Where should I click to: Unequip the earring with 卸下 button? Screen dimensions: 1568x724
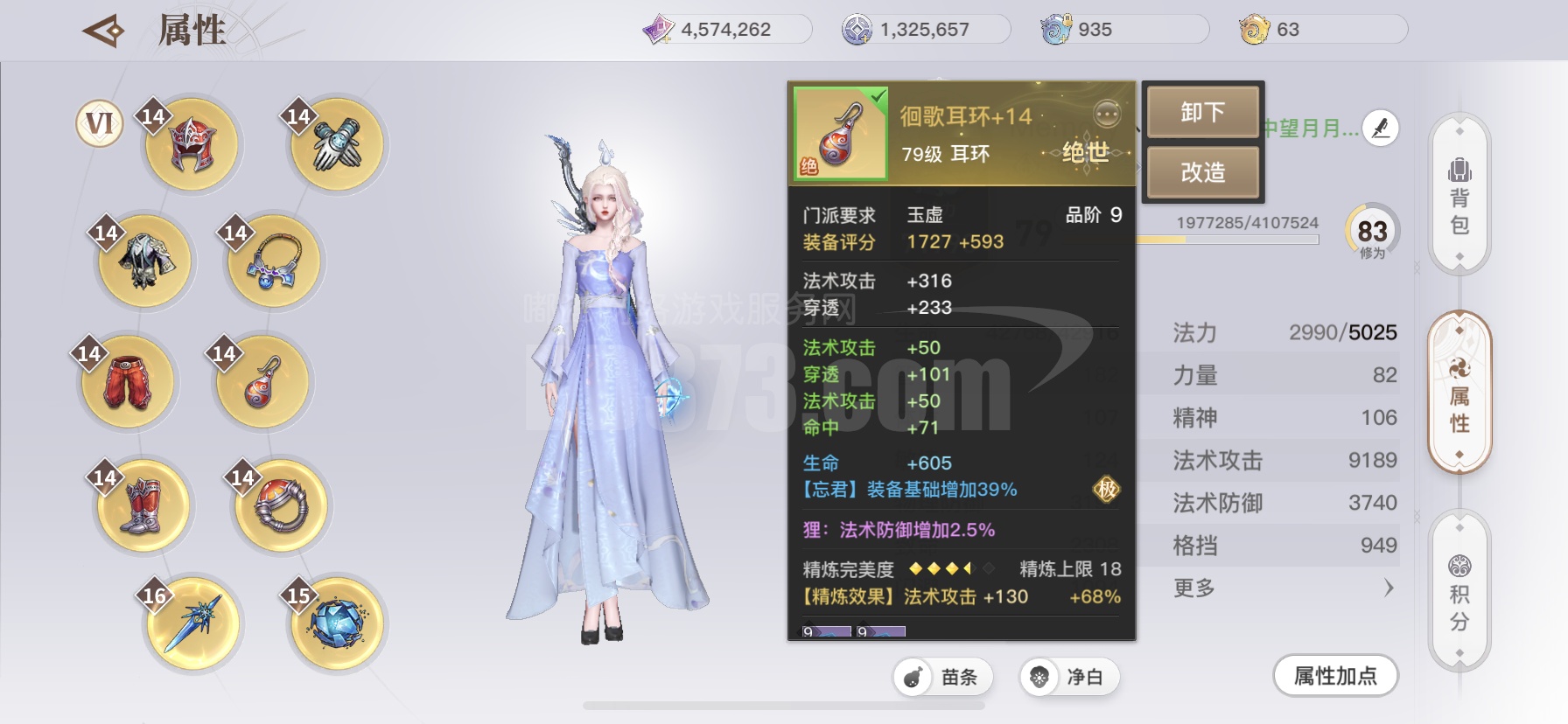[1202, 112]
